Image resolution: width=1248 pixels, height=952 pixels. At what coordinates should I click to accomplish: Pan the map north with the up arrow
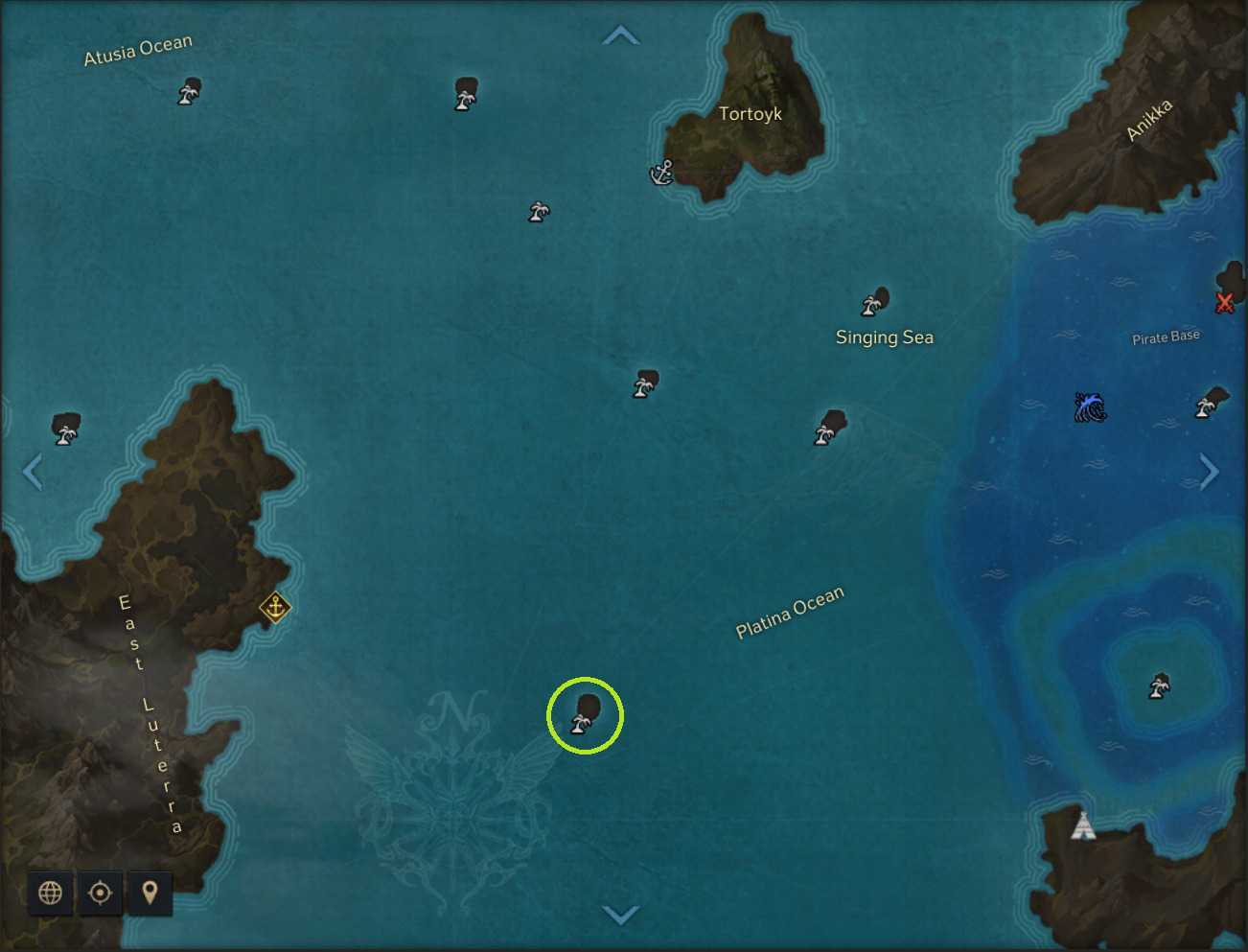point(620,36)
